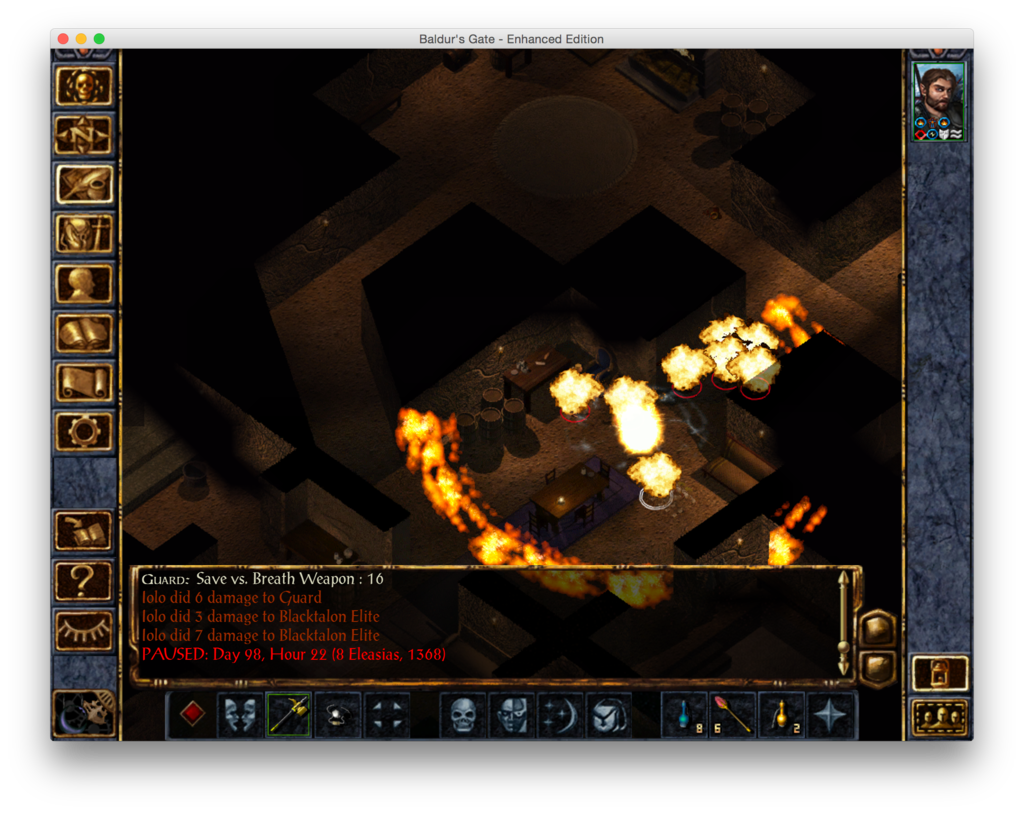Click the question mark help button

tap(84, 579)
